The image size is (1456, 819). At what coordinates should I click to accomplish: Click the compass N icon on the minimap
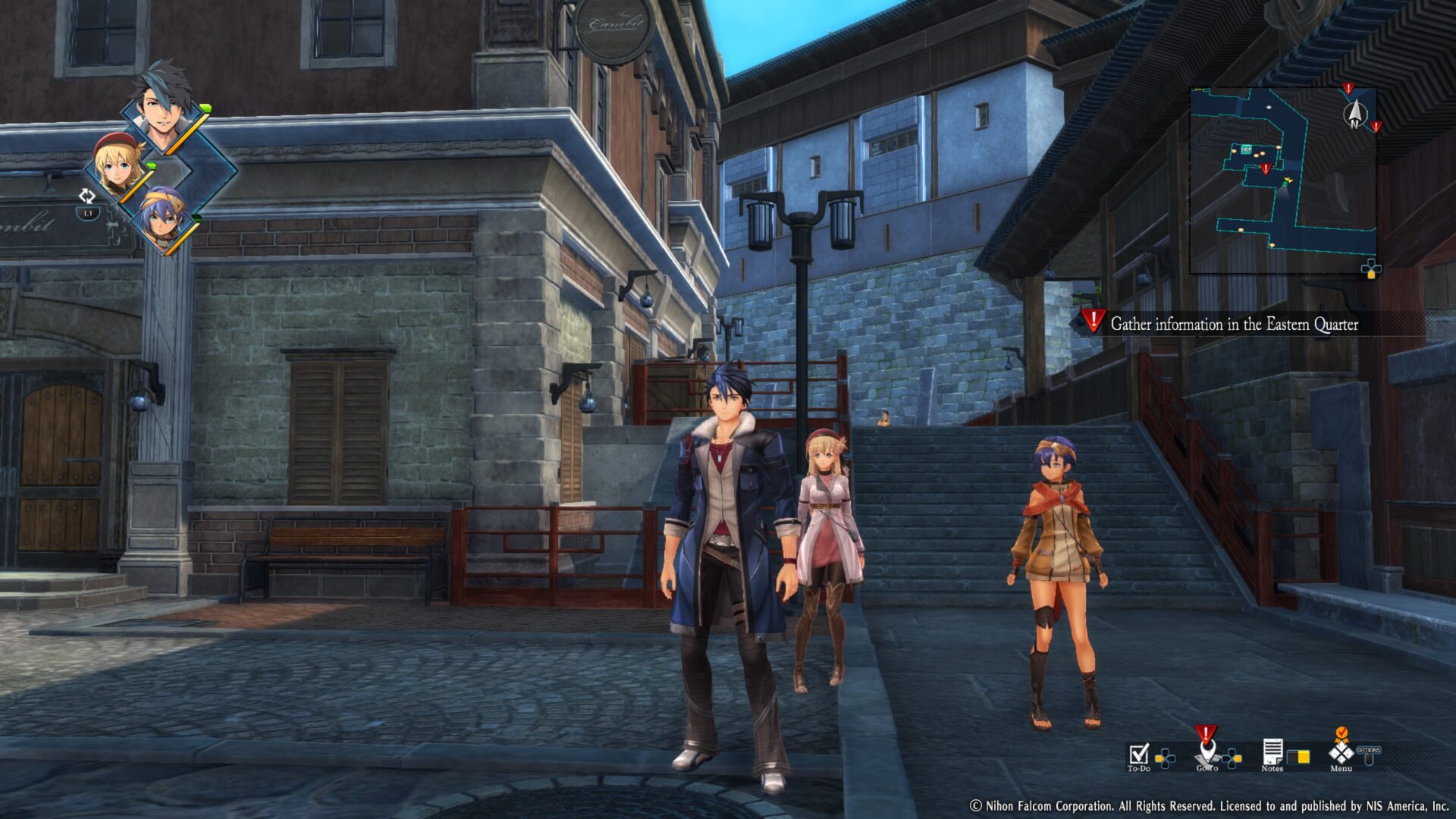pyautogui.click(x=1356, y=114)
